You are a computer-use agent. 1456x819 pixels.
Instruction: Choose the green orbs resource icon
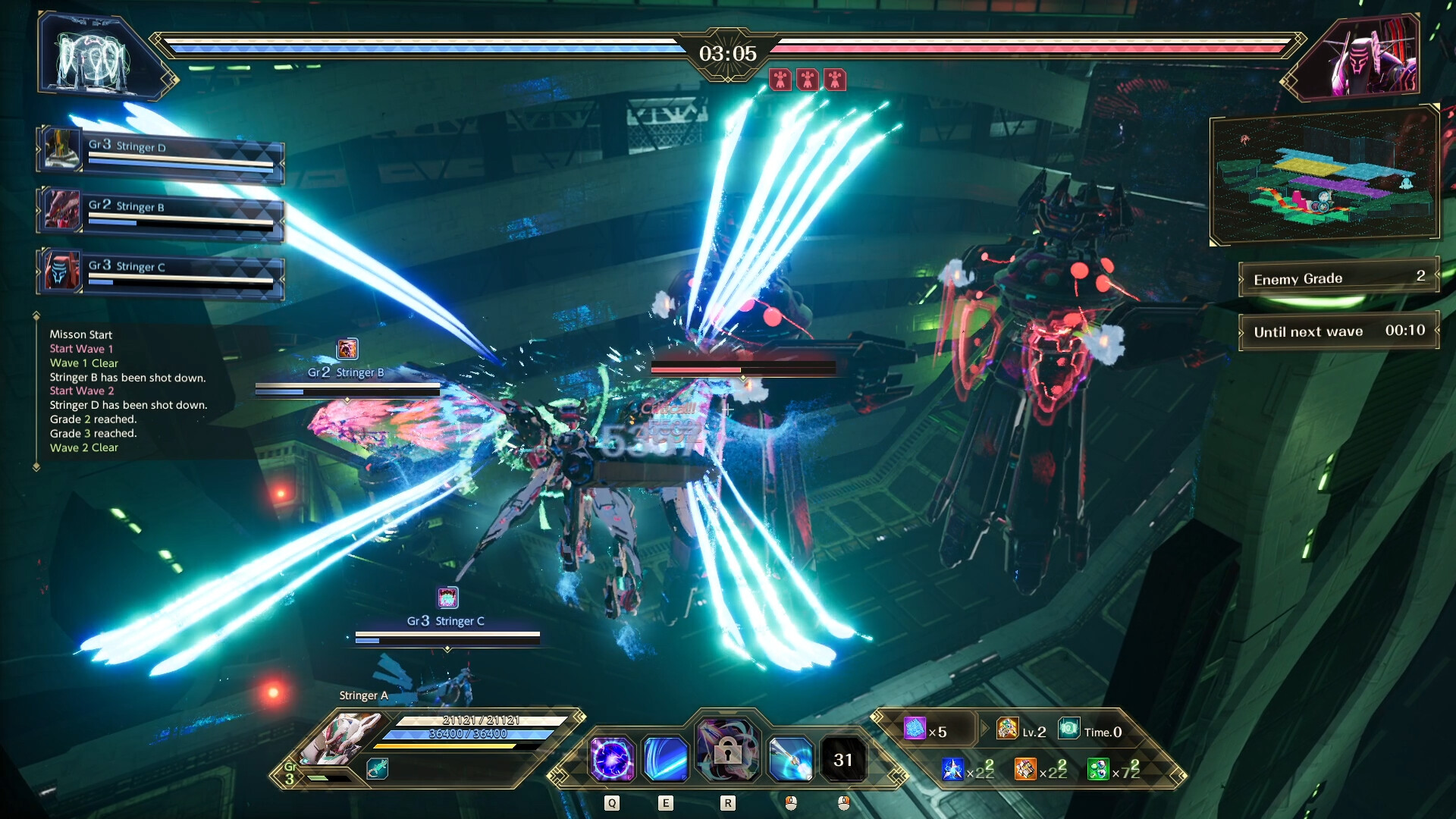point(1098,770)
